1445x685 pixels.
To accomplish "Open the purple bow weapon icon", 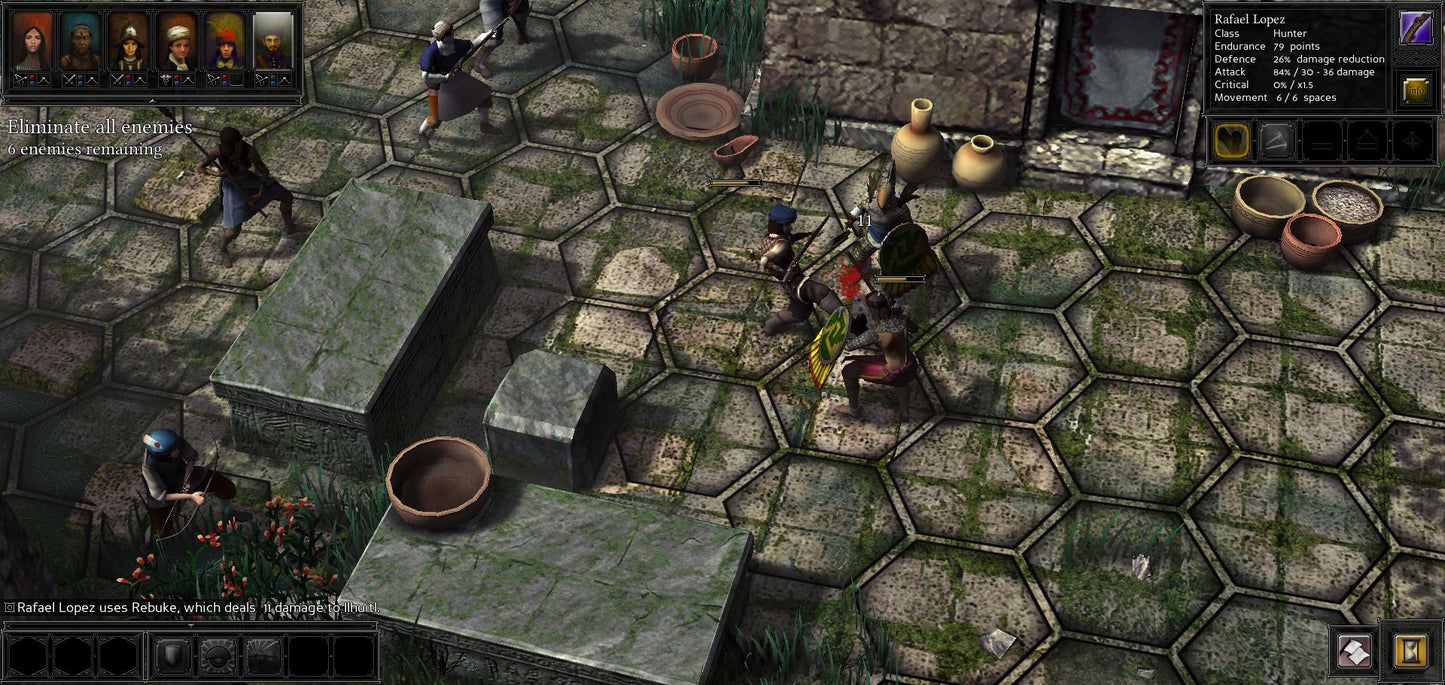I will (x=1415, y=29).
